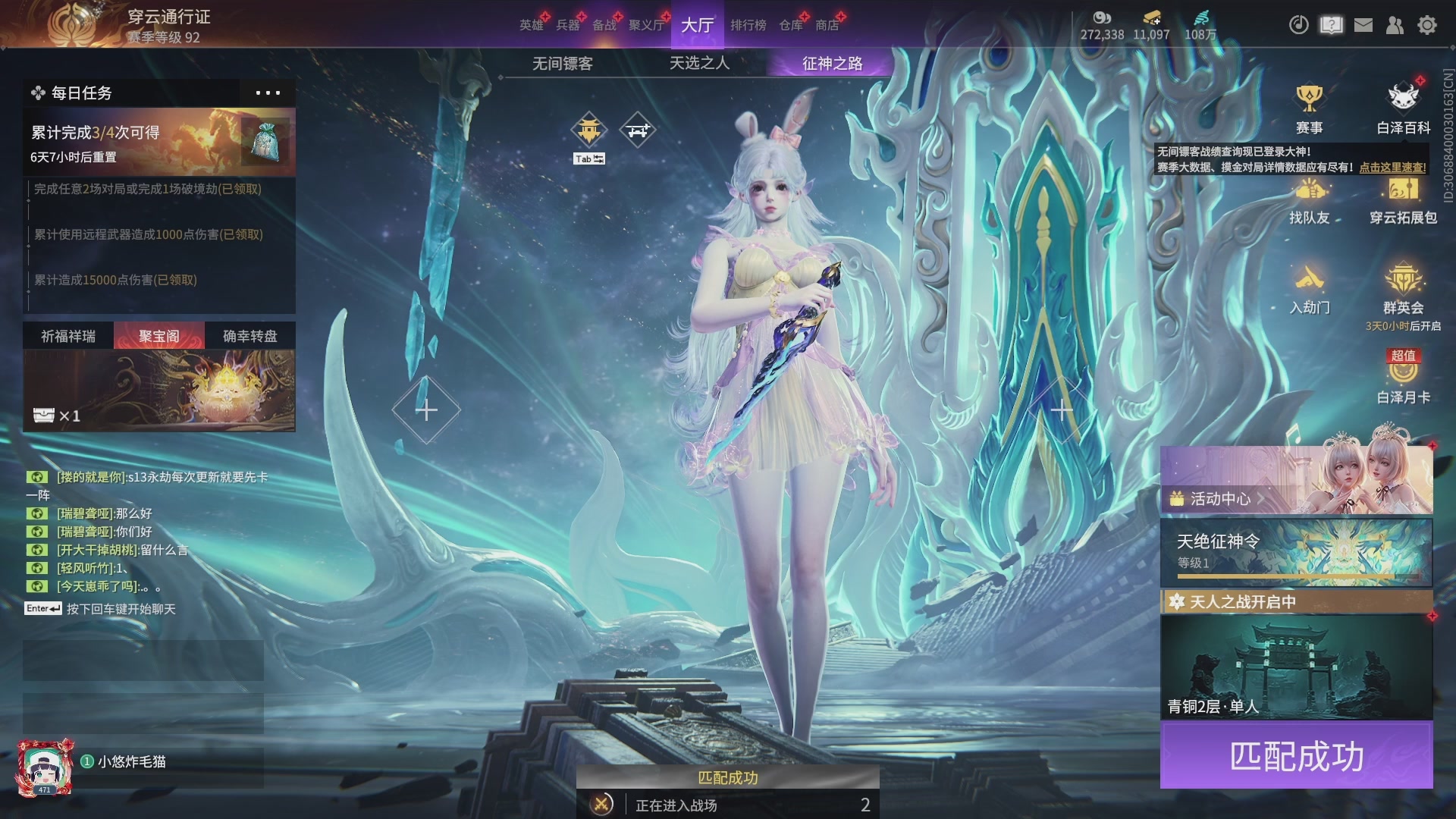Switch to the 祈福祥瑞 tab
This screenshot has width=1456, height=819.
click(68, 336)
